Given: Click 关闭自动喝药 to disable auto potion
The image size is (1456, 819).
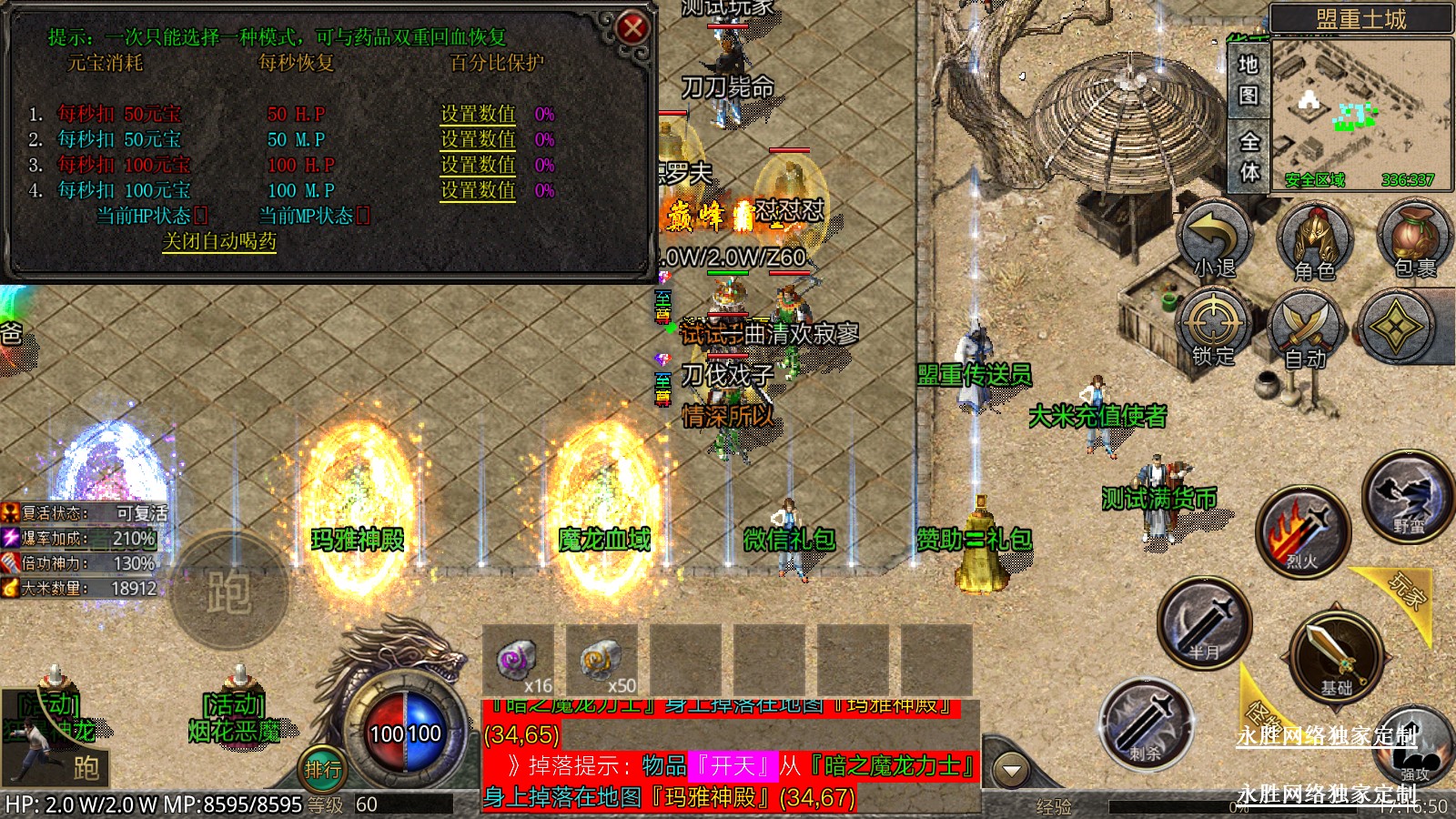Looking at the screenshot, I should [x=218, y=241].
